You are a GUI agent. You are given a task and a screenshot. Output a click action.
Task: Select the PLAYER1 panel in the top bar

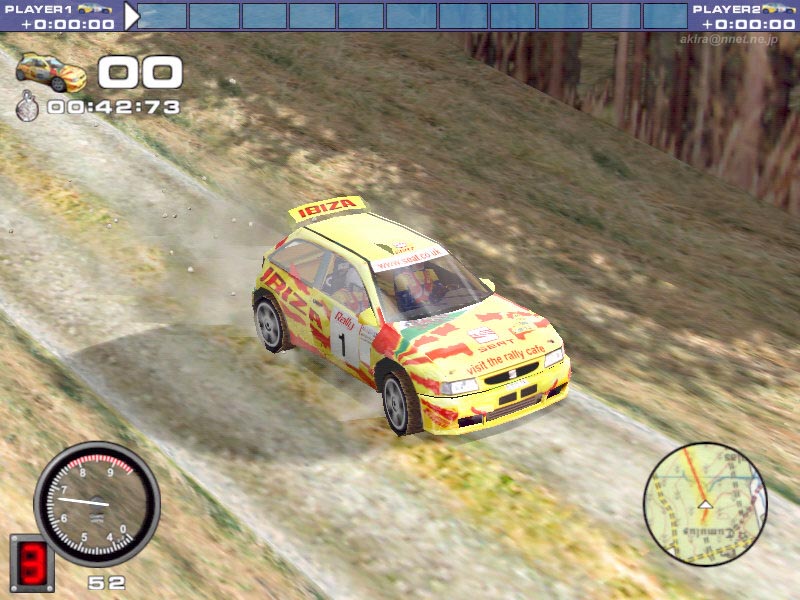point(60,16)
